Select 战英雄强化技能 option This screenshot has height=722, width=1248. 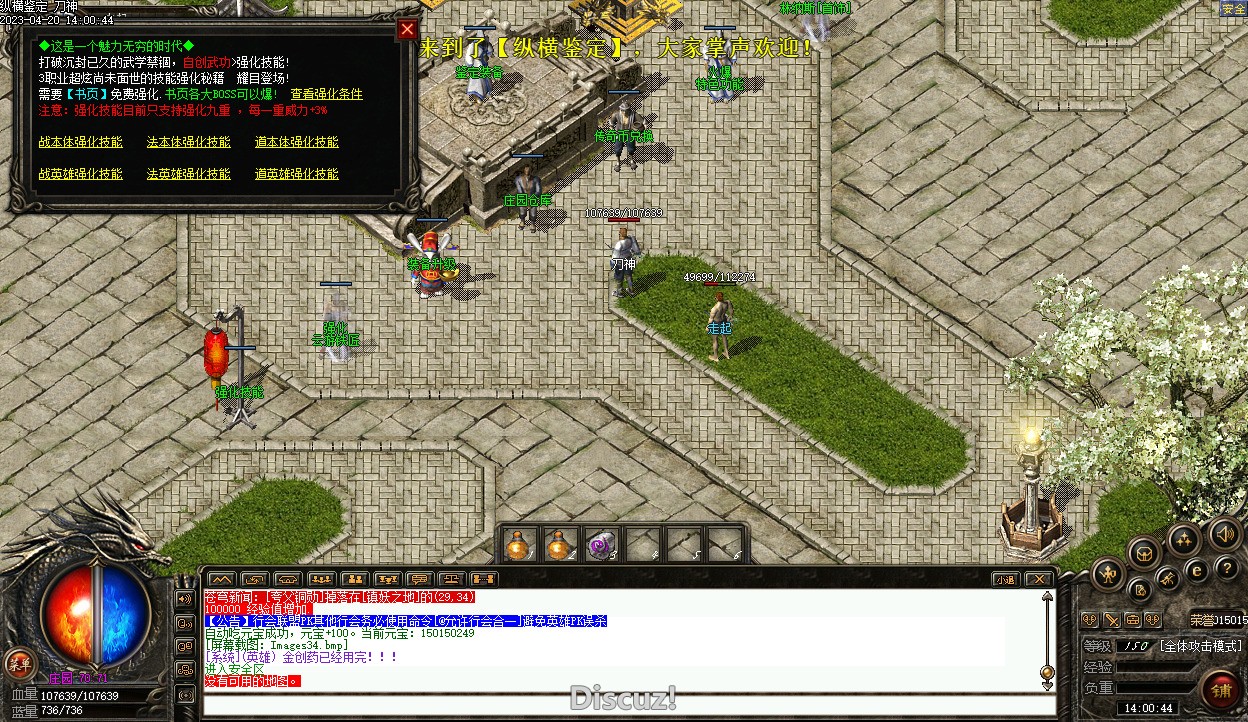coord(81,174)
